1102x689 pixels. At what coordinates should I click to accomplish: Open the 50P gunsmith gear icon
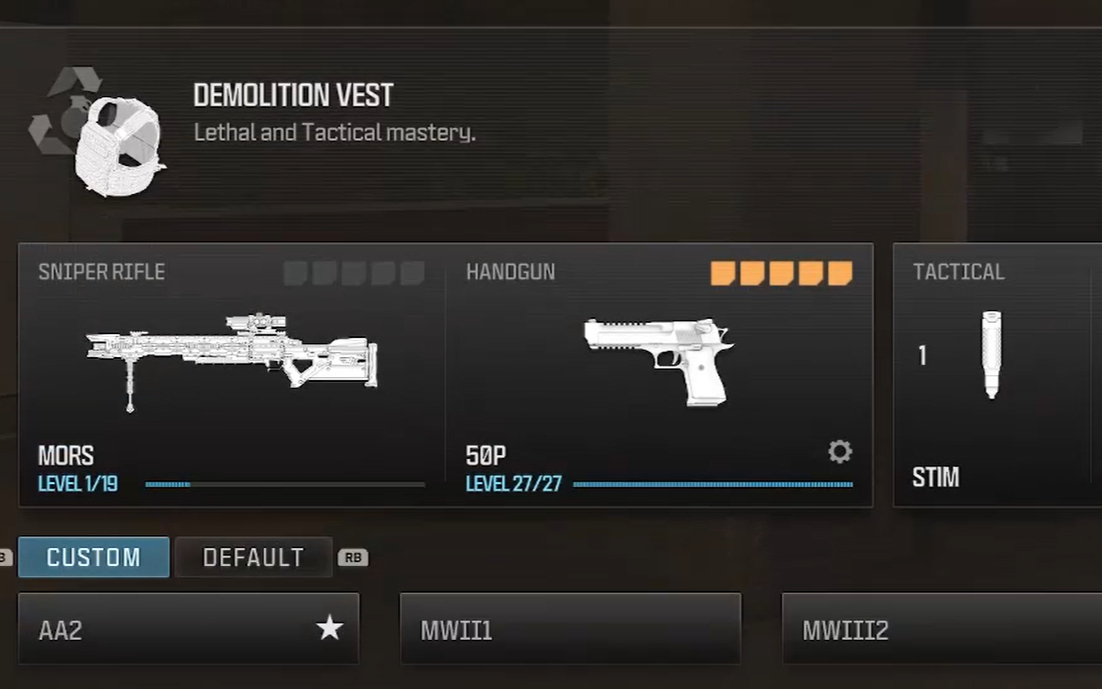(x=840, y=452)
